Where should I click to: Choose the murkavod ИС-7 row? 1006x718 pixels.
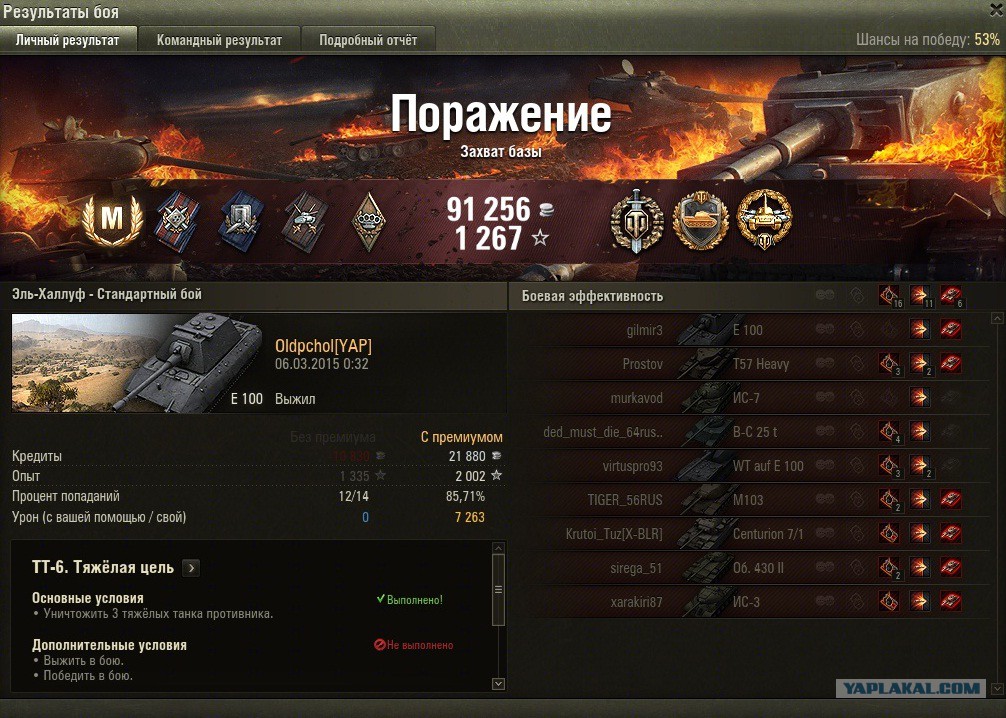click(740, 398)
